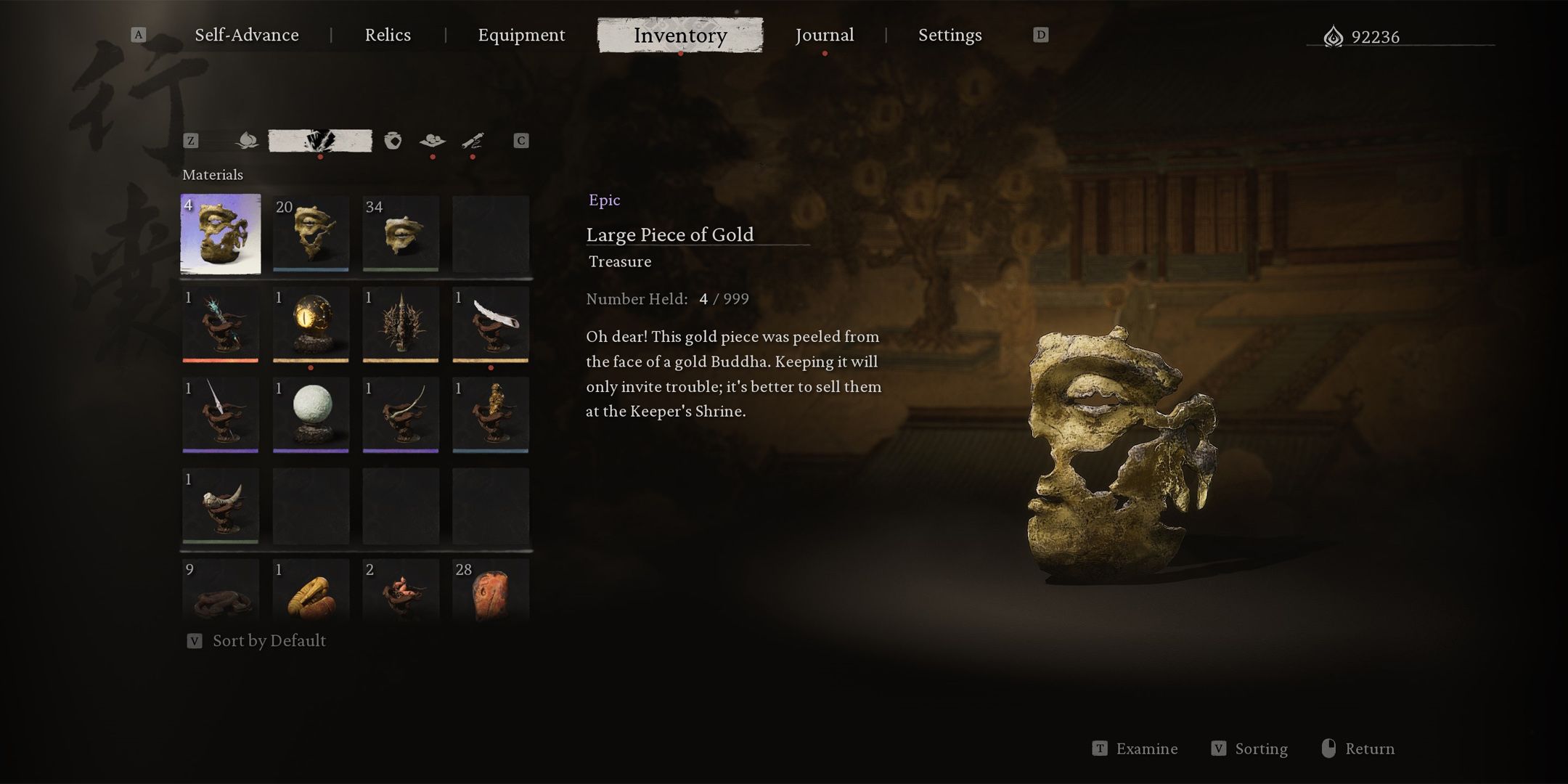Choose the gold piece stack of 34
This screenshot has width=1568, height=784.
(x=401, y=234)
